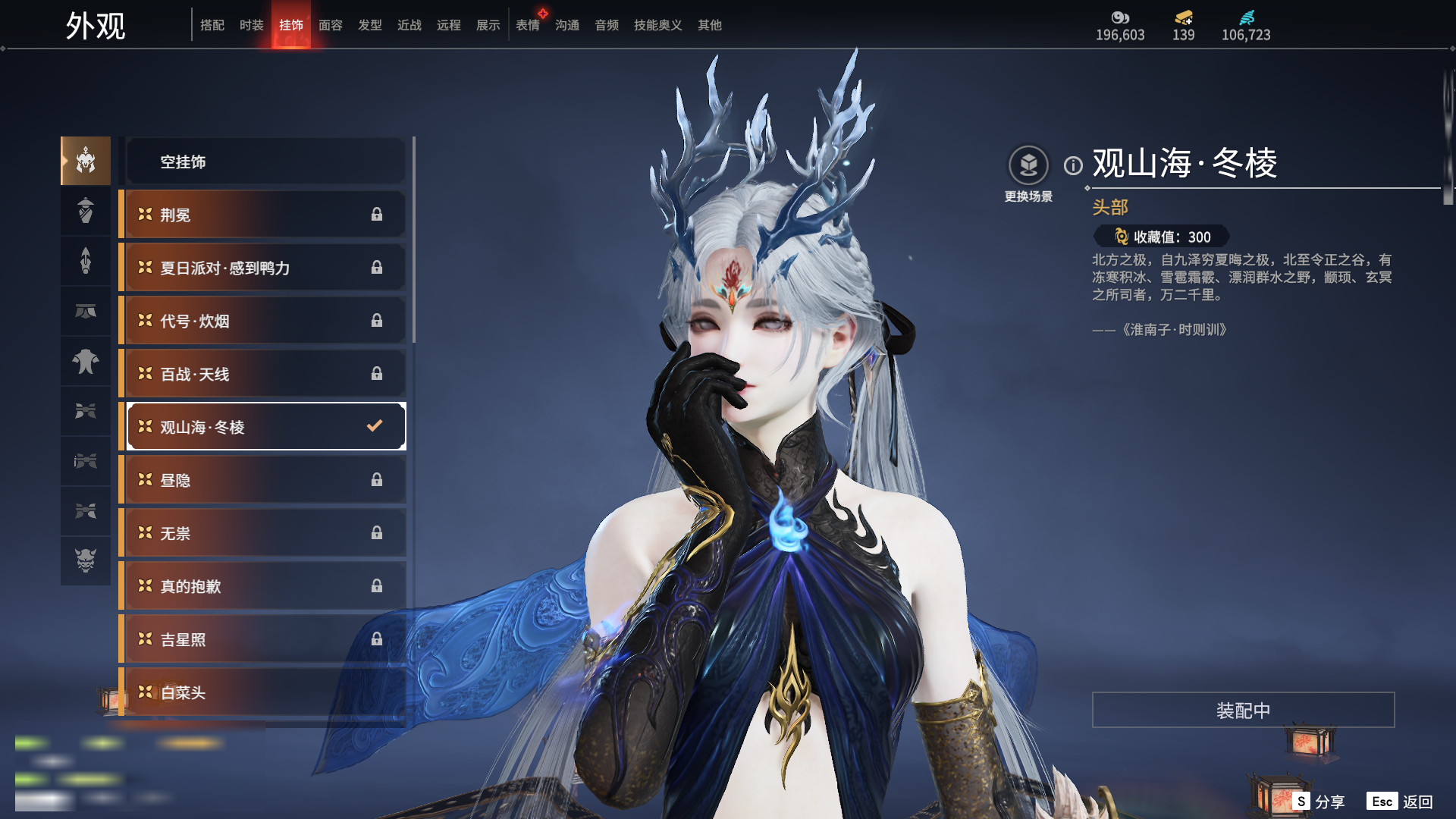Switch to the 时装 tab
1456x819 pixels.
coord(251,25)
